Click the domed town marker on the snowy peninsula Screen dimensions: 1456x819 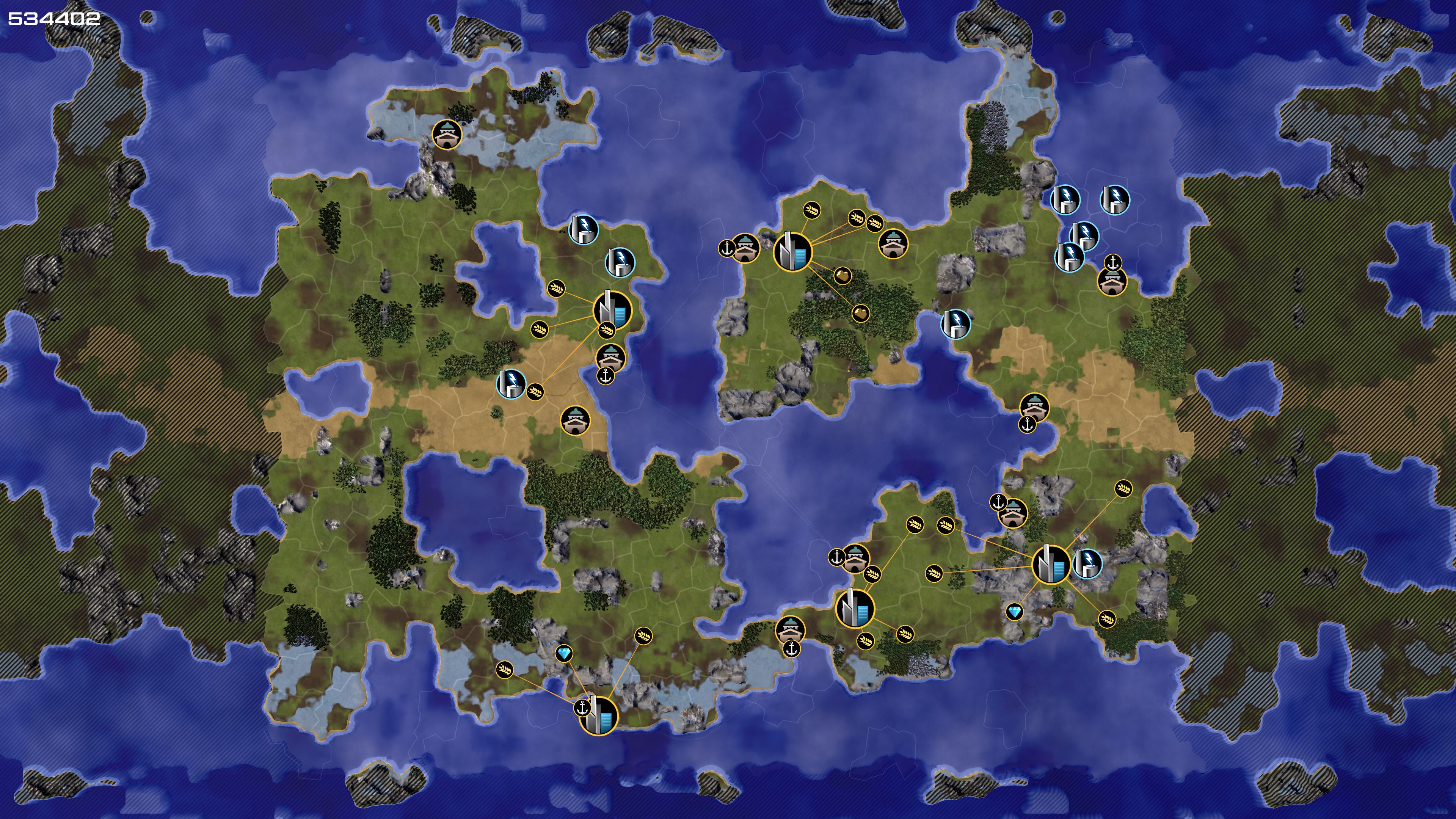pos(447,135)
